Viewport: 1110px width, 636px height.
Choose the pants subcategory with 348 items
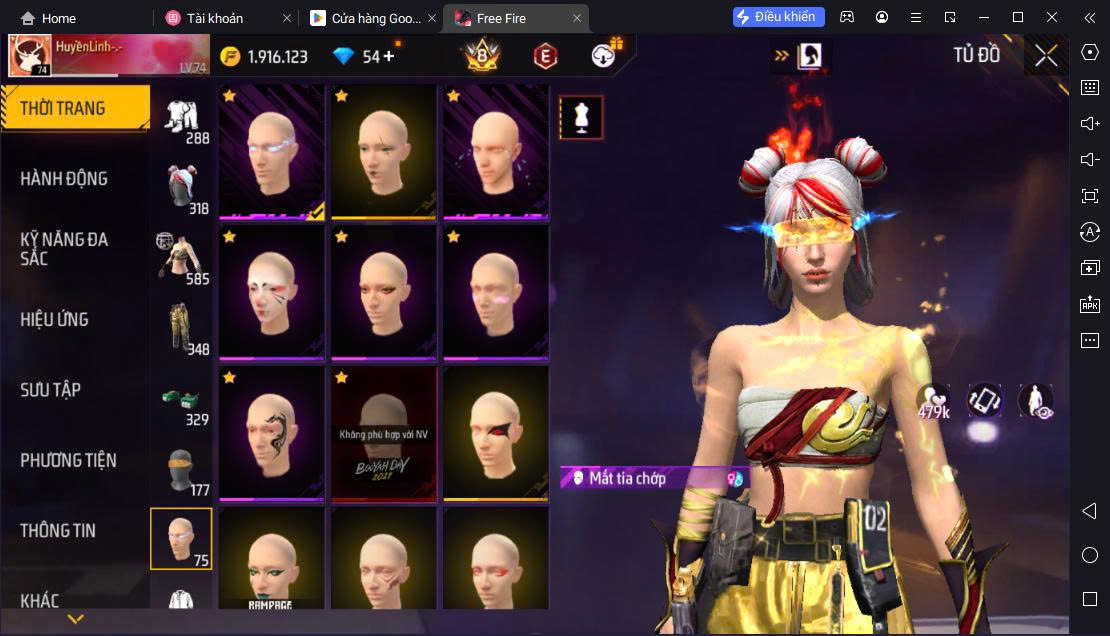pyautogui.click(x=182, y=328)
